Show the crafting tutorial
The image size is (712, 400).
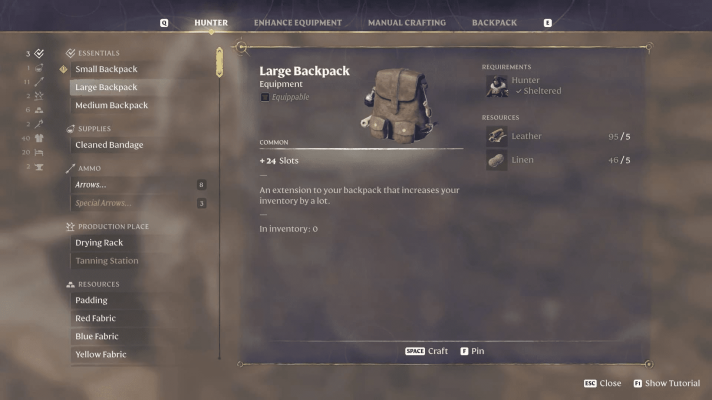[666, 383]
